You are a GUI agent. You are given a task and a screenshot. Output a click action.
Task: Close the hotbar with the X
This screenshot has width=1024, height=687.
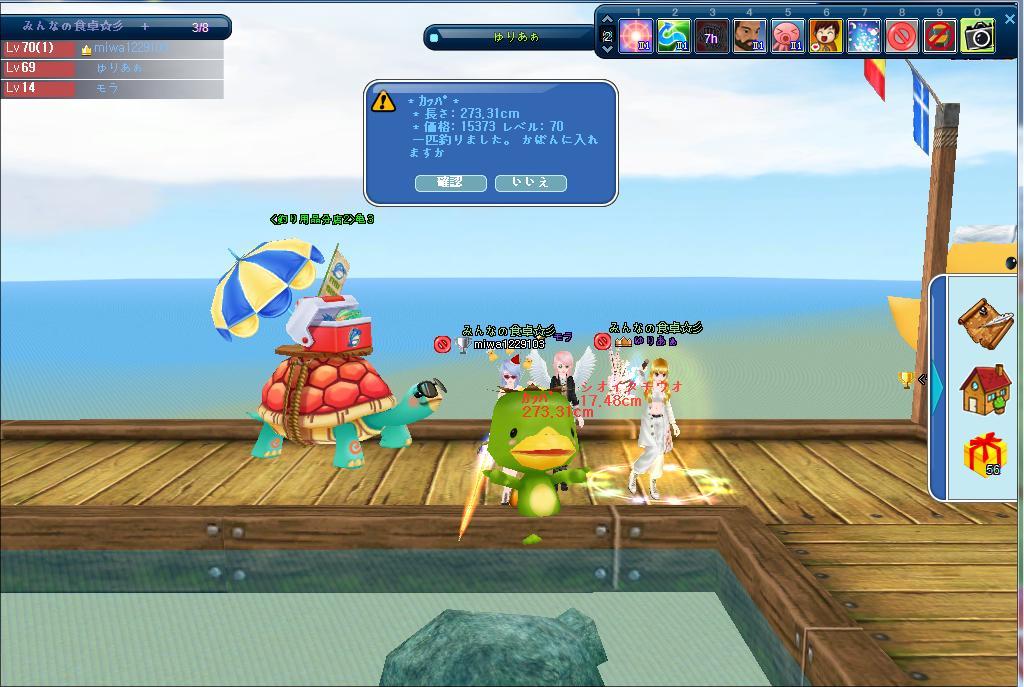click(x=1010, y=18)
